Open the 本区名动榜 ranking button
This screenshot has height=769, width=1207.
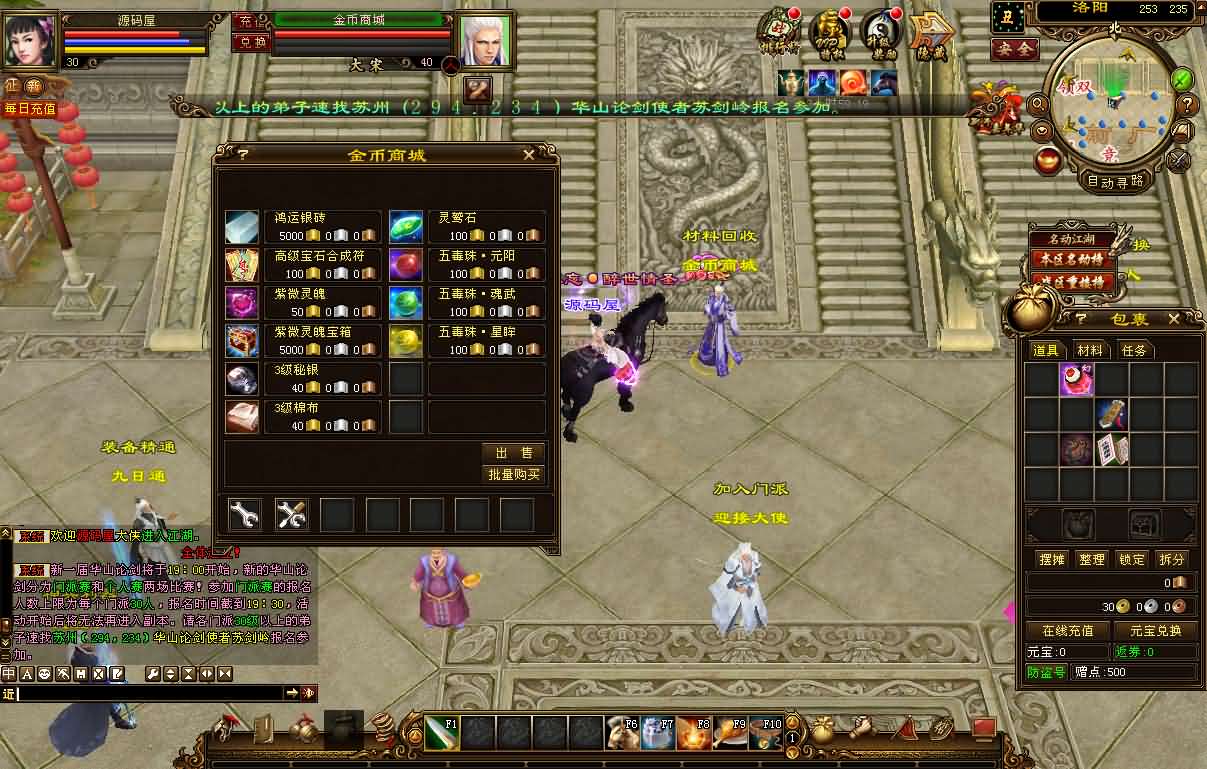coord(1072,259)
